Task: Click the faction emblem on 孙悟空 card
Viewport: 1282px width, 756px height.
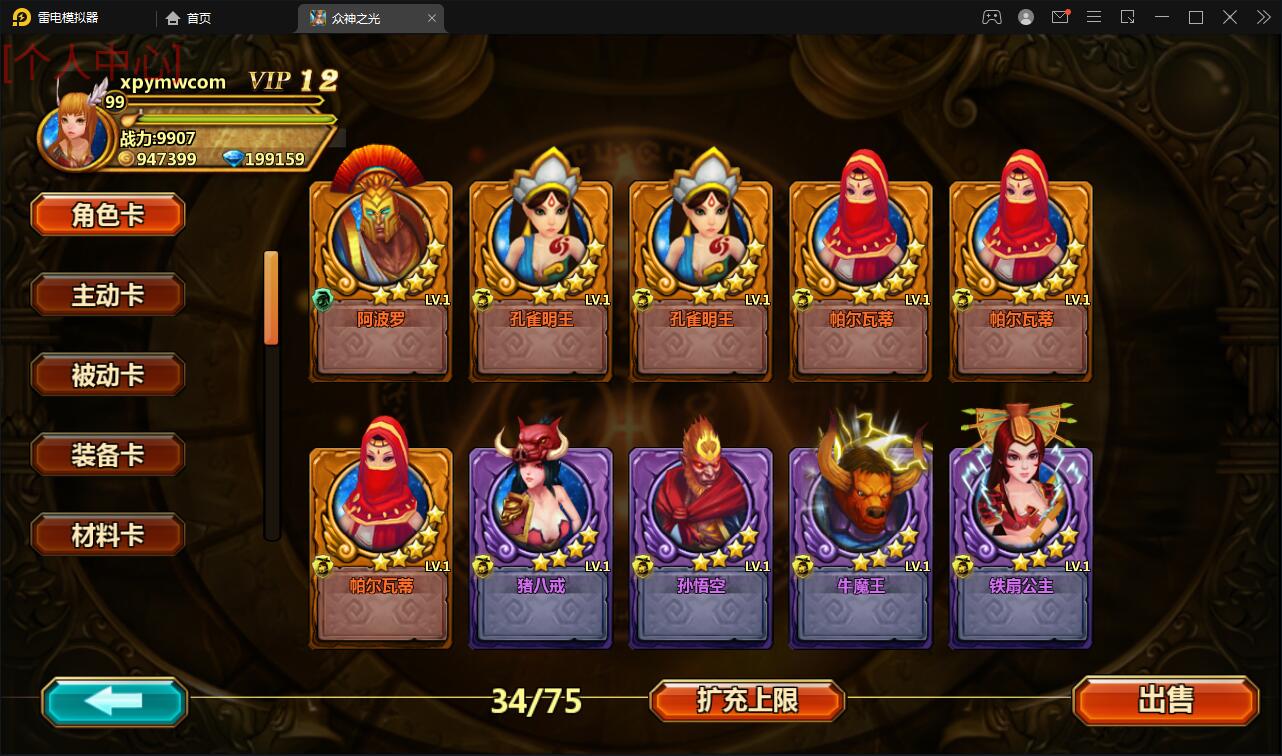Action: pos(644,564)
